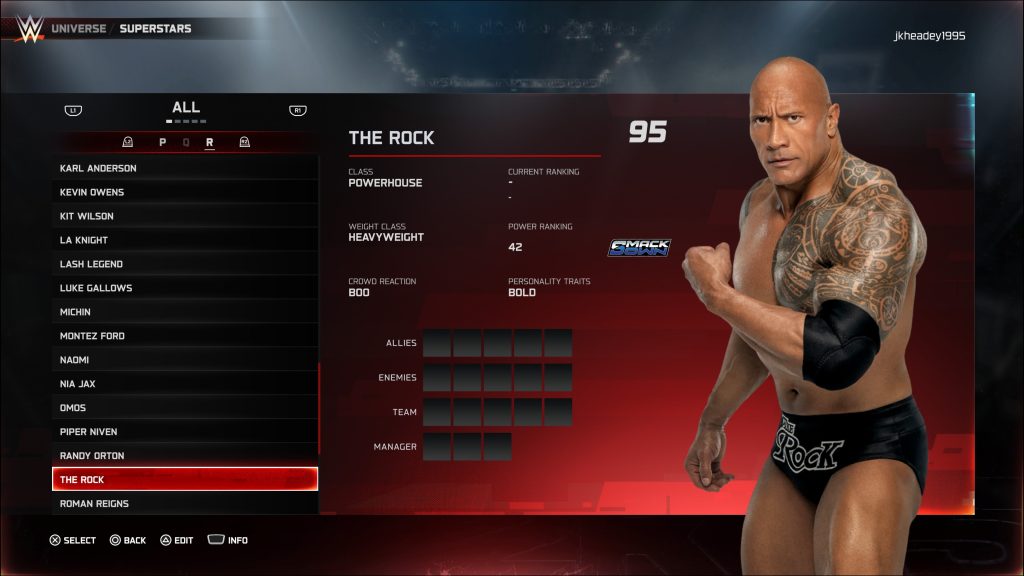1024x576 pixels.
Task: Choose the Nia Jax entry
Action: (x=185, y=384)
